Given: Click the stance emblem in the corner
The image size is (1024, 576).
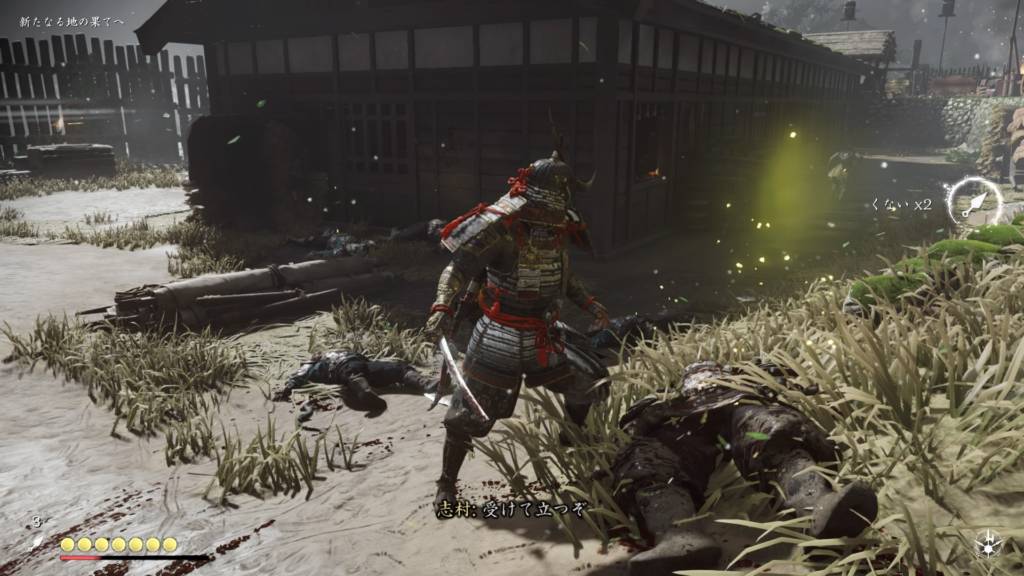Looking at the screenshot, I should (989, 543).
